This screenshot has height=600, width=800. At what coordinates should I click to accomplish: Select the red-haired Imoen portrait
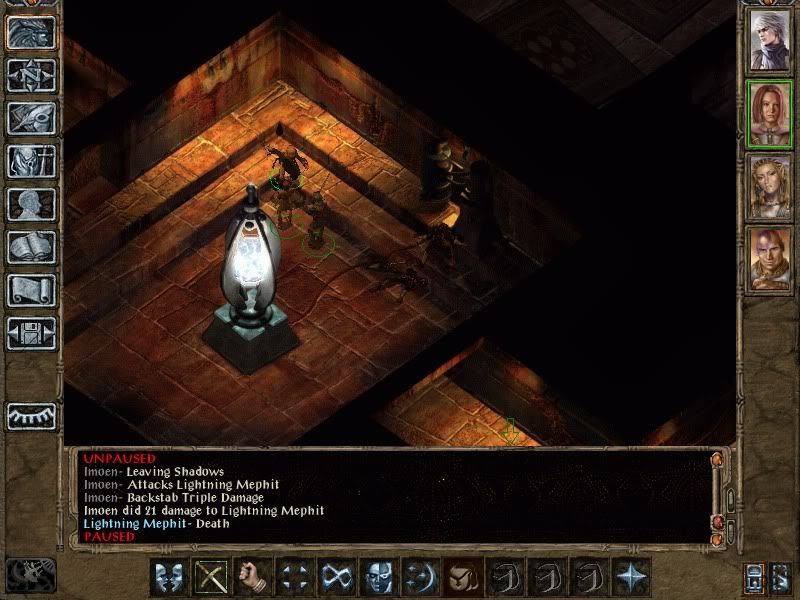coord(770,113)
